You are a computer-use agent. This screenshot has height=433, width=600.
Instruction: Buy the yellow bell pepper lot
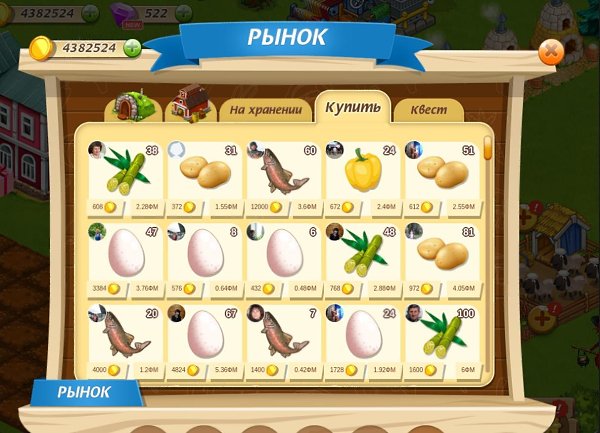pos(364,177)
